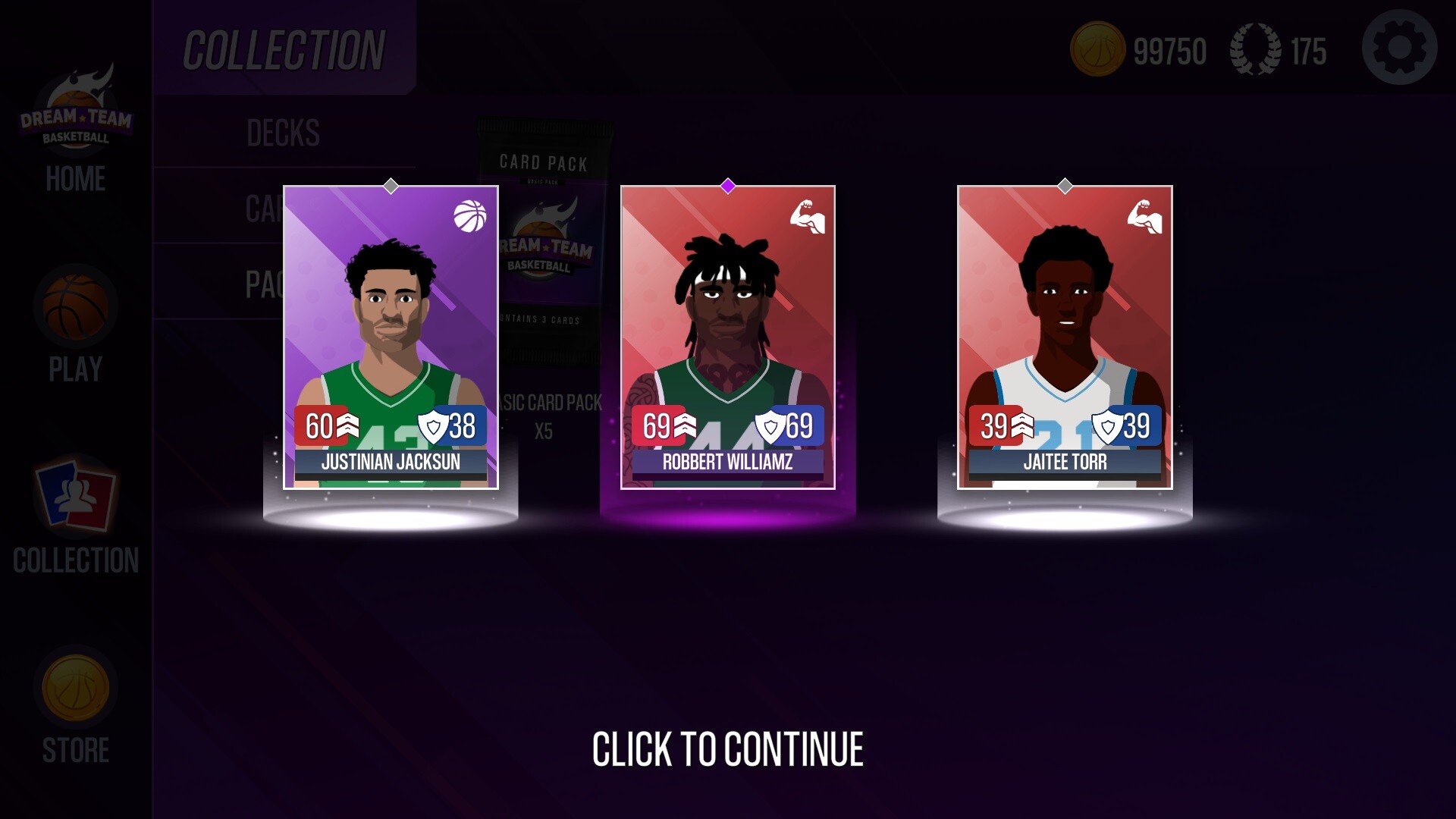Toggle the gray rarity diamond above Jaitee Torr
Viewport: 1456px width, 819px height.
coord(1064,184)
